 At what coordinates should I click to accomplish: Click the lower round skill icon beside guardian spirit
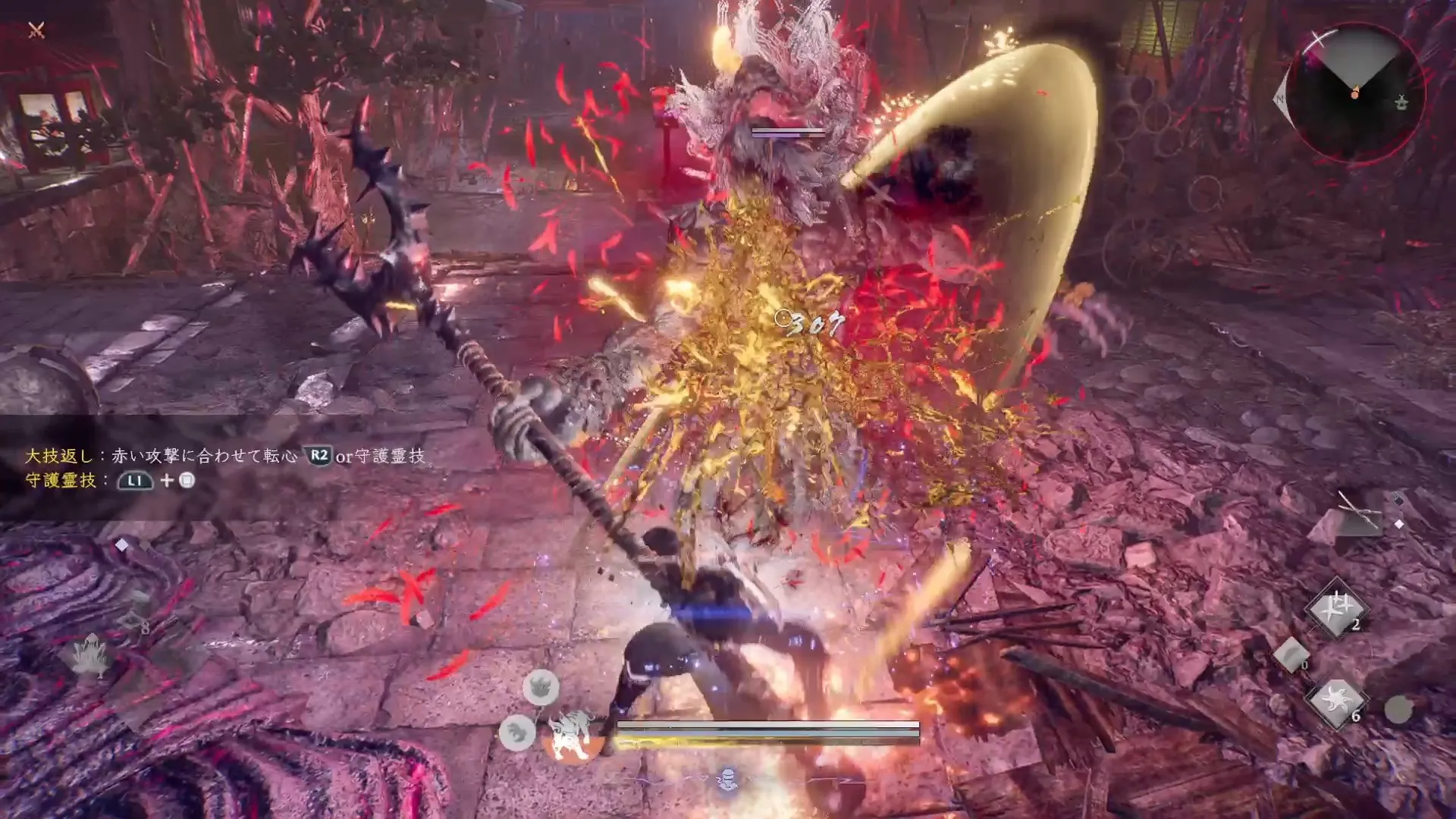coord(517,733)
